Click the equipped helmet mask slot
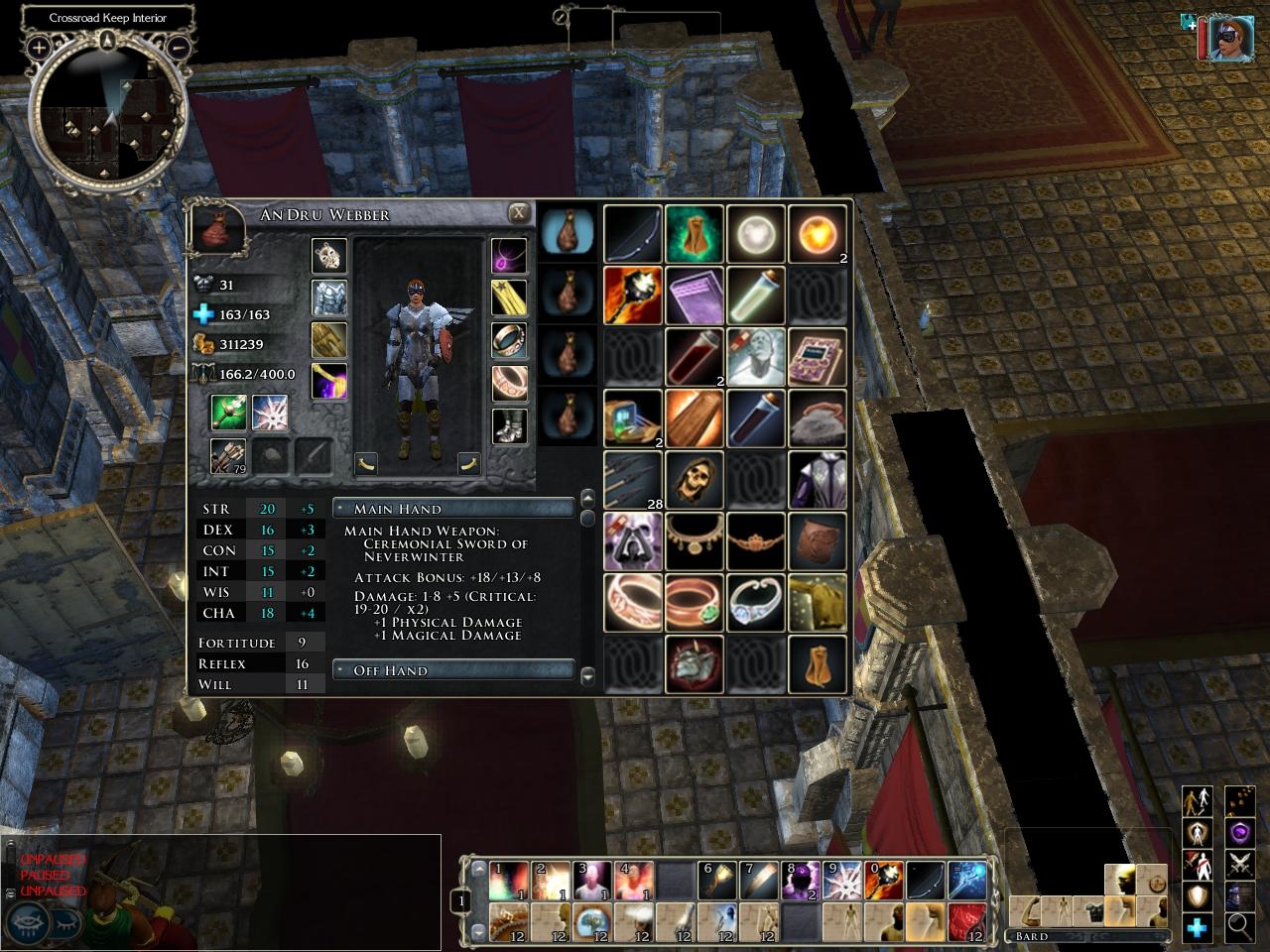The image size is (1270, 952). [x=329, y=256]
